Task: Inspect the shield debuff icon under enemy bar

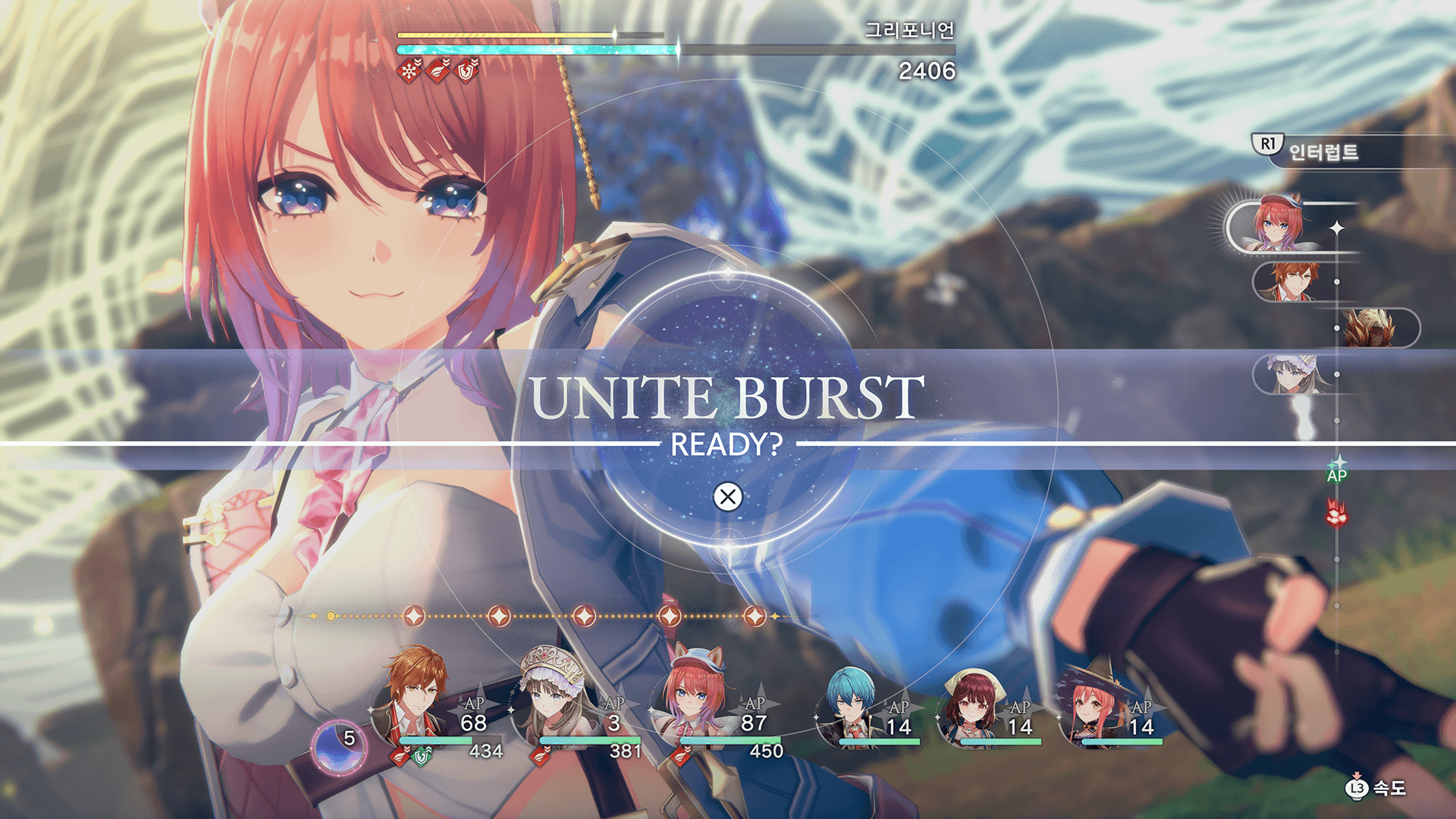Action: pyautogui.click(x=467, y=71)
